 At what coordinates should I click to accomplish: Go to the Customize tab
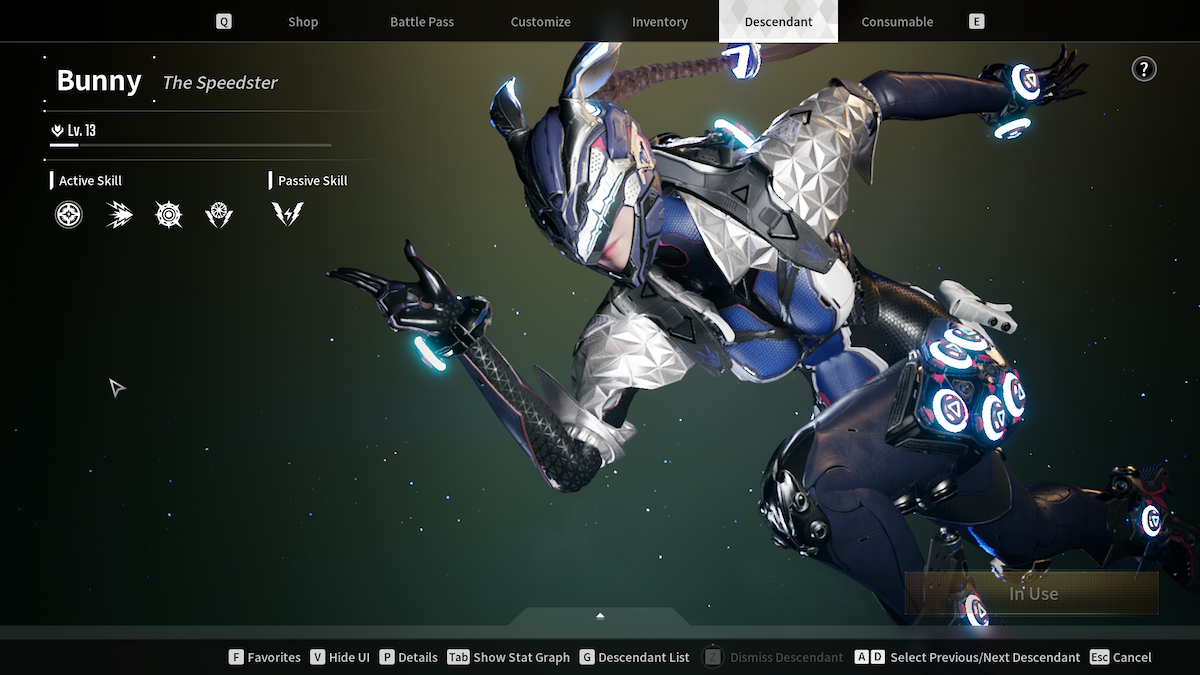[x=540, y=22]
